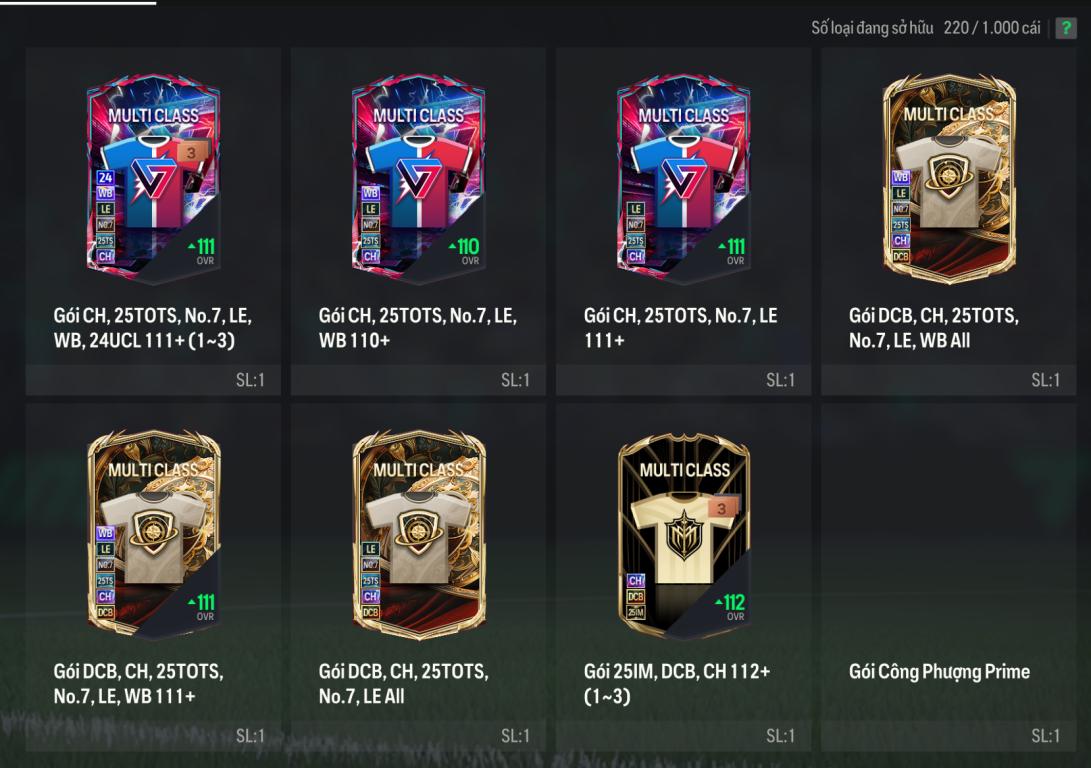Select the Gói 25IM, DCB, CH 112+ pack

pyautogui.click(x=683, y=536)
